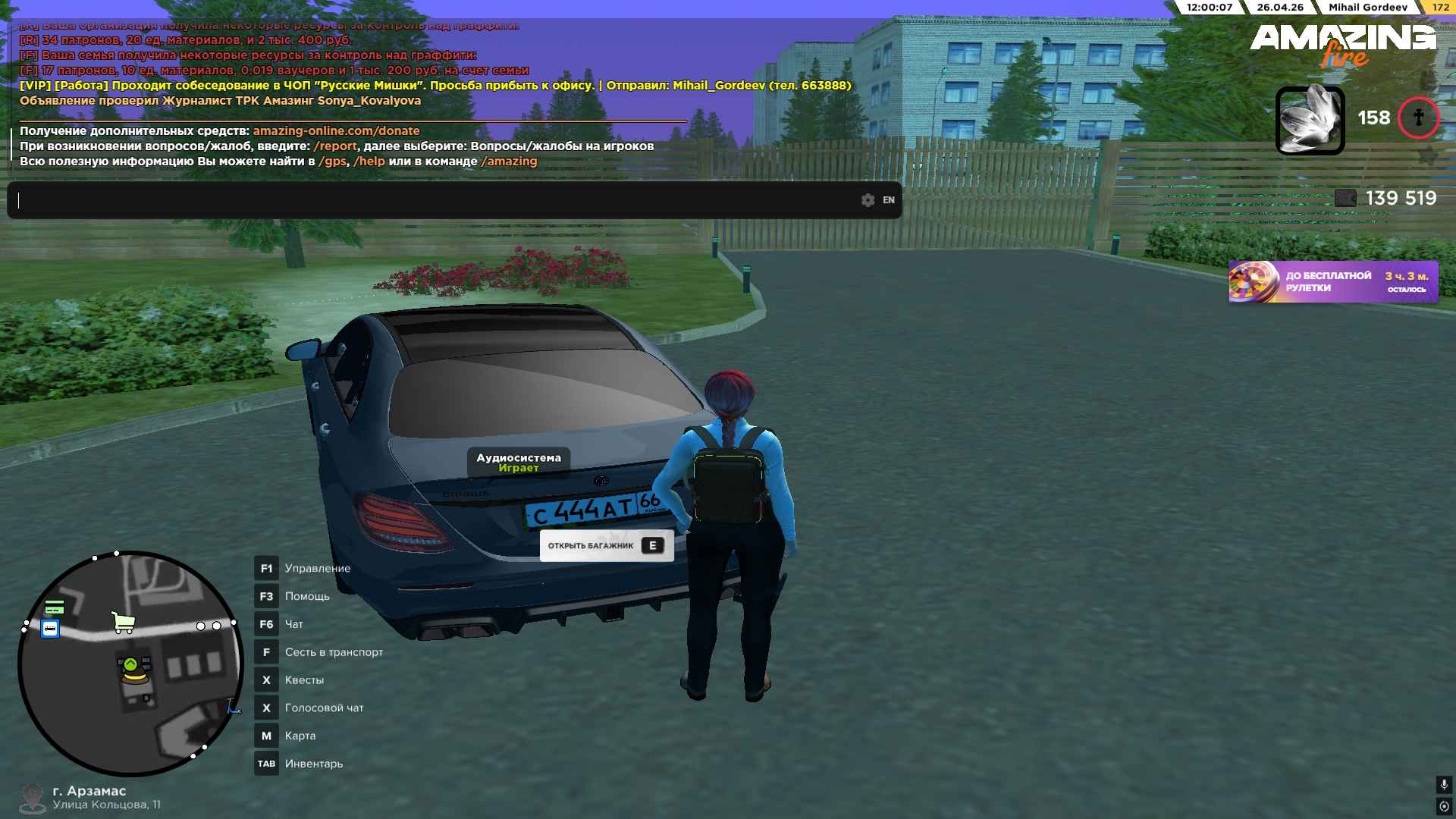This screenshot has height=819, width=1456.
Task: Select the bus stop marker on minimap
Action: pos(50,629)
